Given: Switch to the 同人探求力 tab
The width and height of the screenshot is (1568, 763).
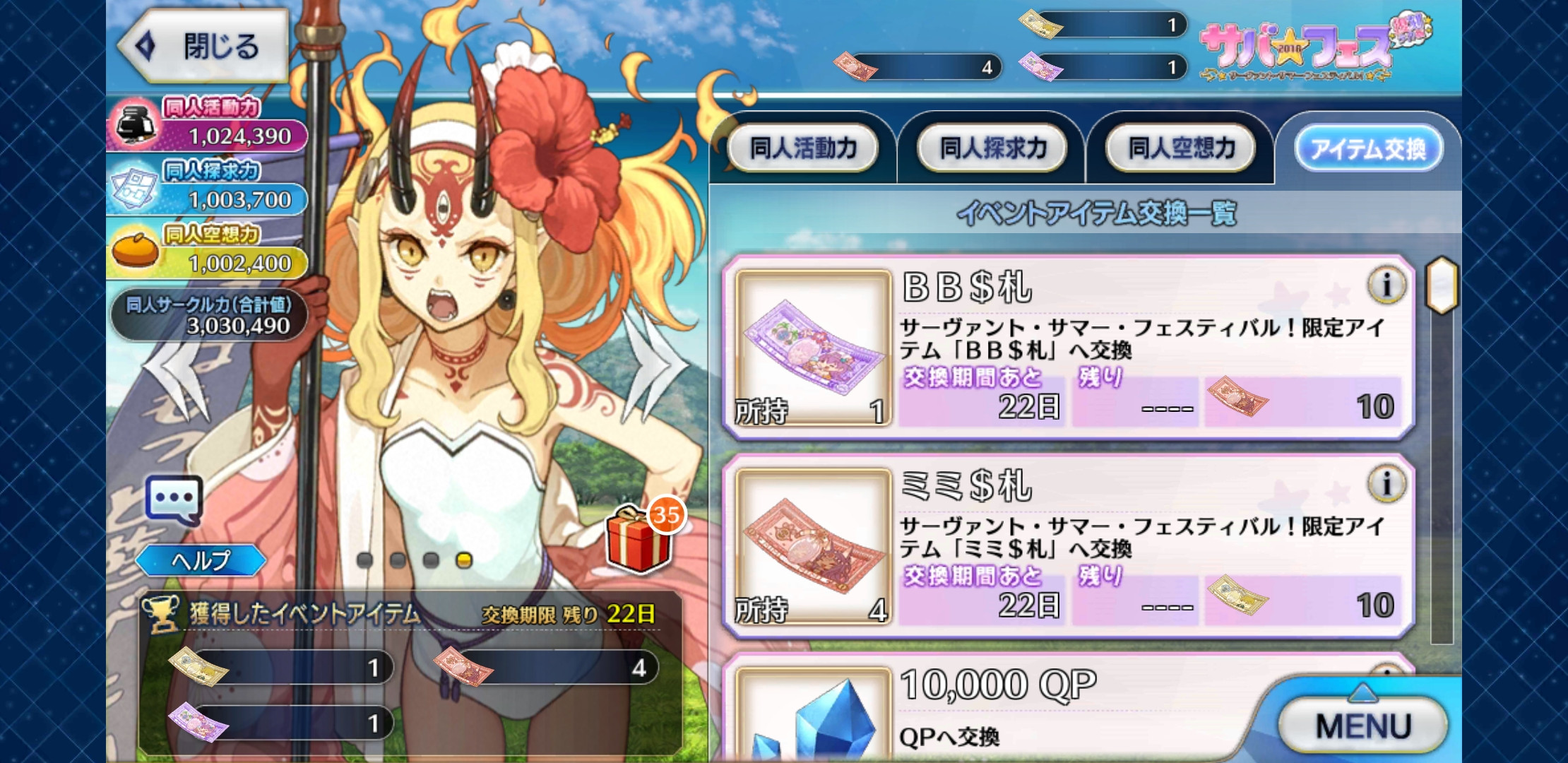Looking at the screenshot, I should (992, 148).
